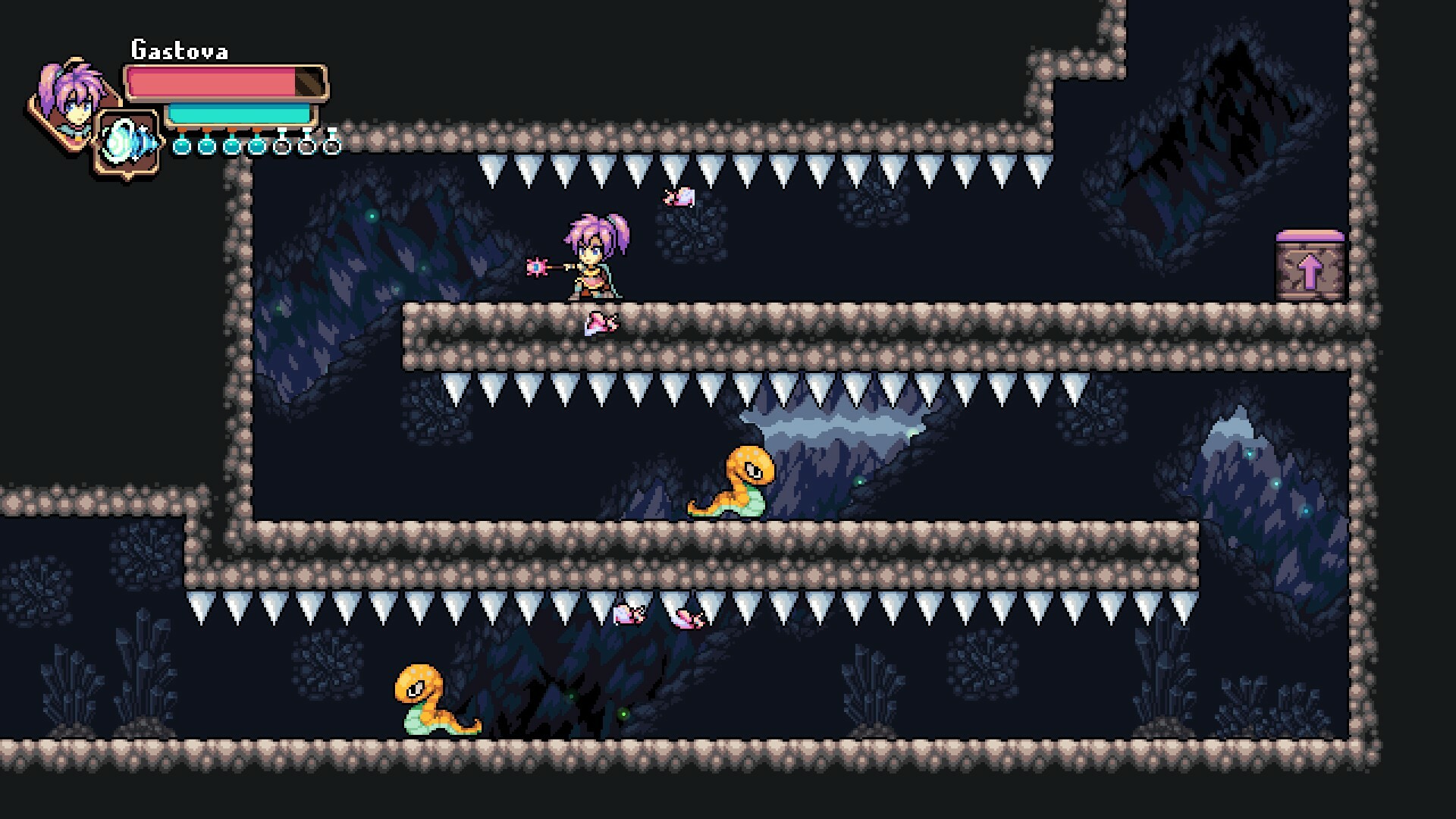Select the fourth filled mana flask icon

(x=256, y=147)
